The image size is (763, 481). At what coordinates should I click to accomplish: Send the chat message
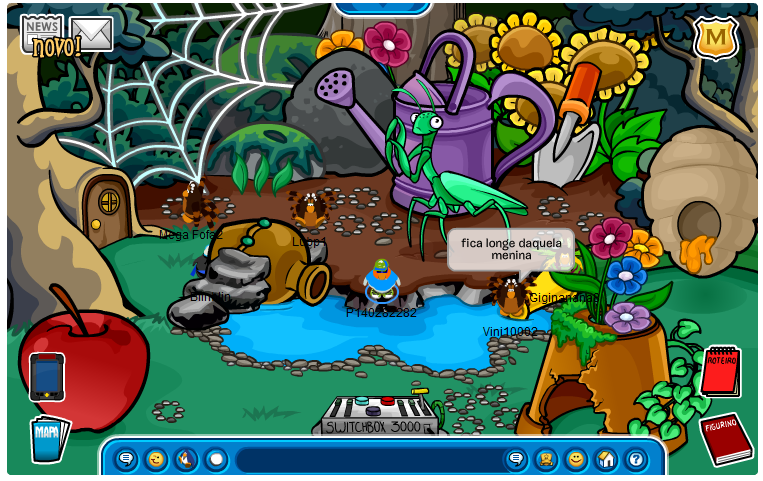pyautogui.click(x=516, y=459)
